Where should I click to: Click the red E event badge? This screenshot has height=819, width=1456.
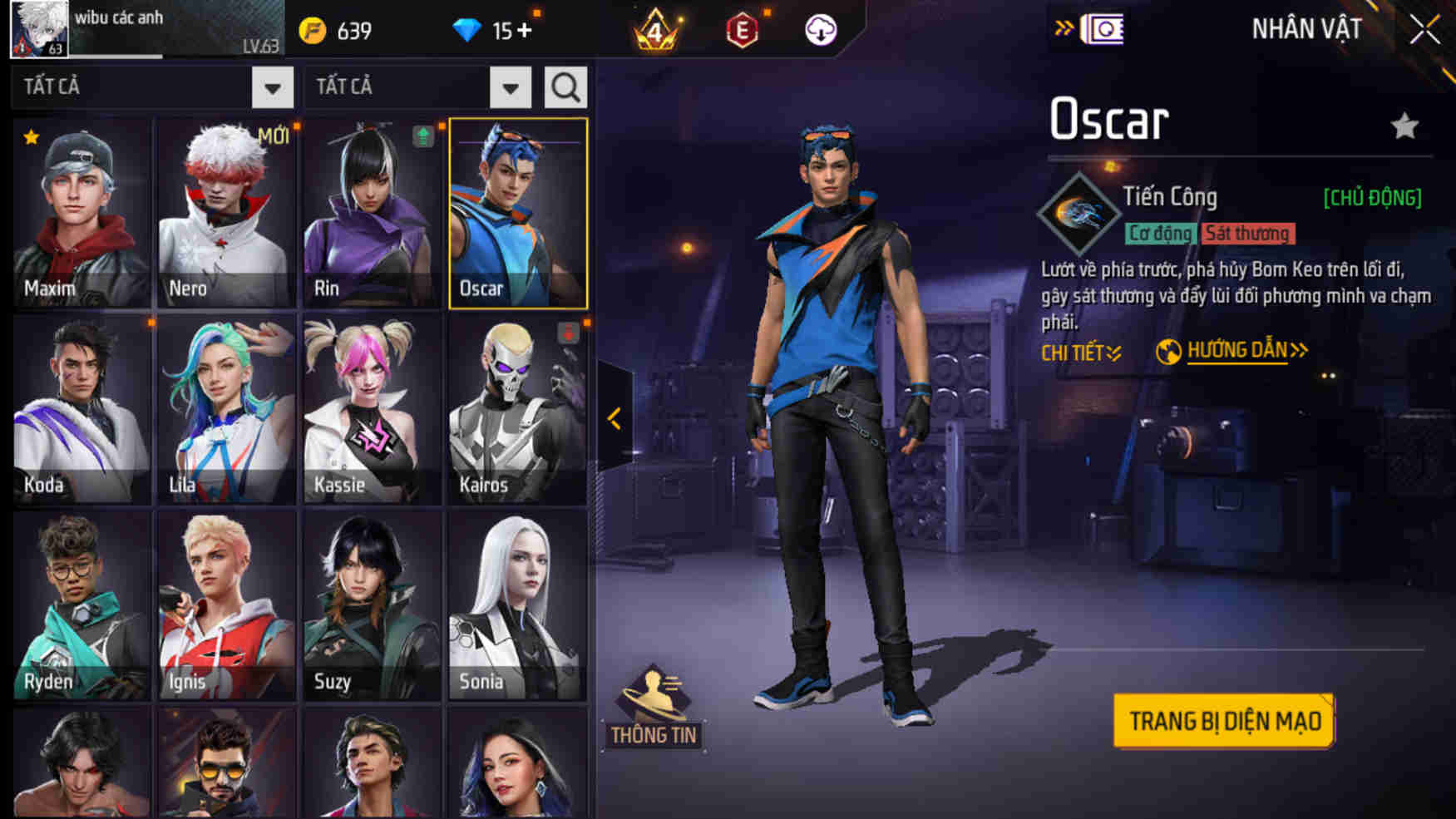coord(743,31)
